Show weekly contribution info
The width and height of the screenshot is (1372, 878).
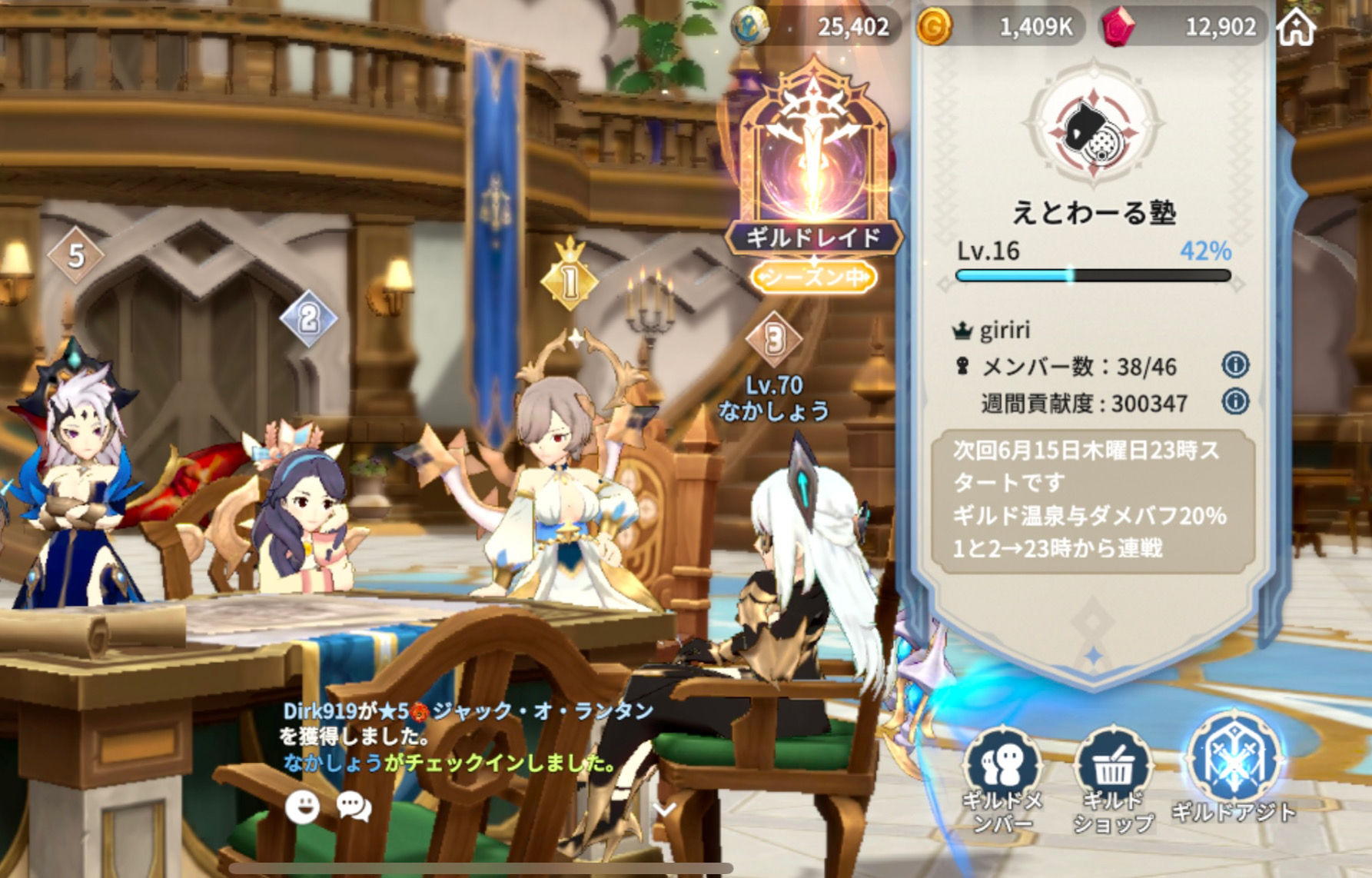tap(1234, 401)
